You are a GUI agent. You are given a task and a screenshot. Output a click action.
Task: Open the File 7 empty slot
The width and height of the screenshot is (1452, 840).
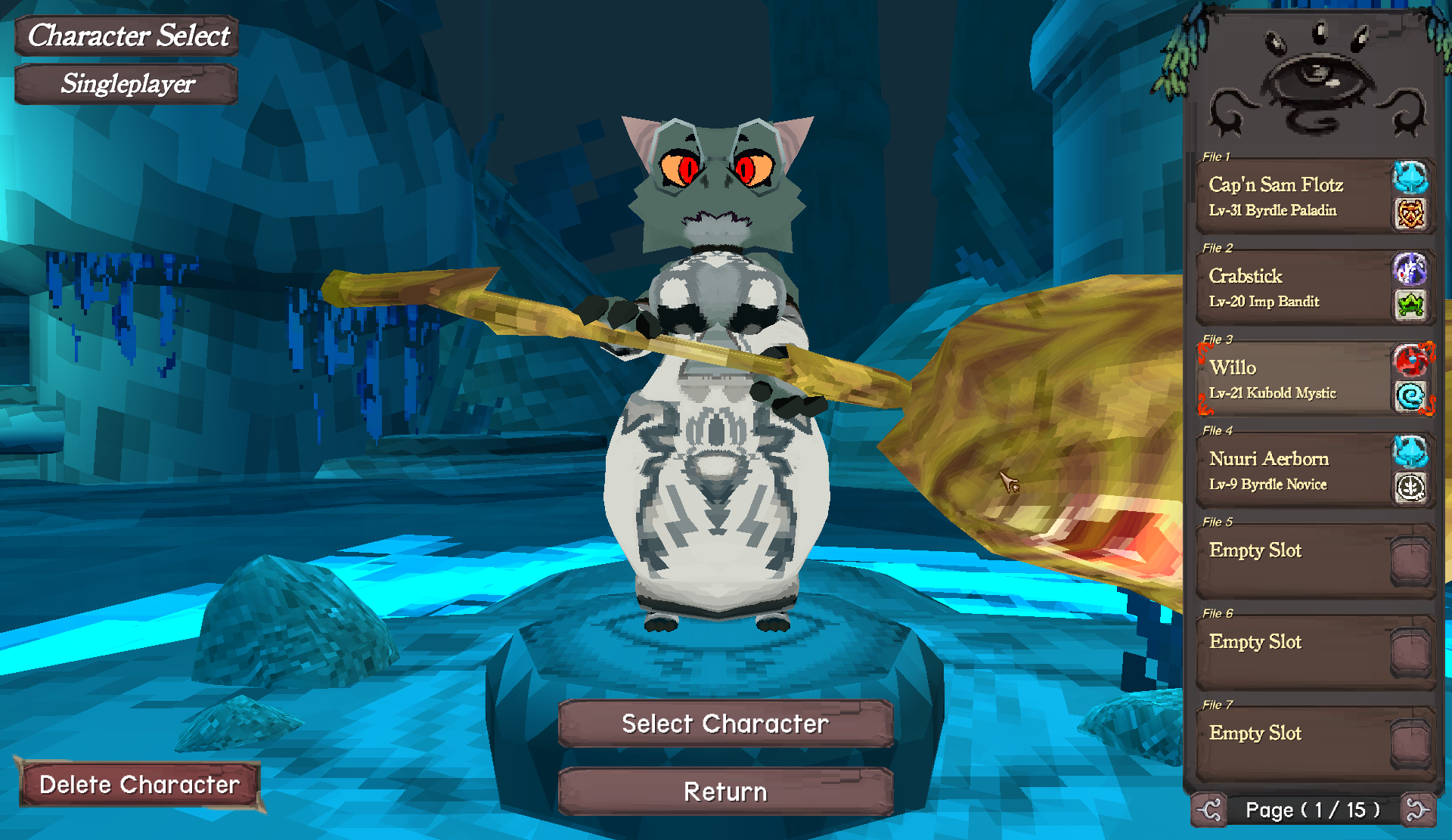(1295, 743)
